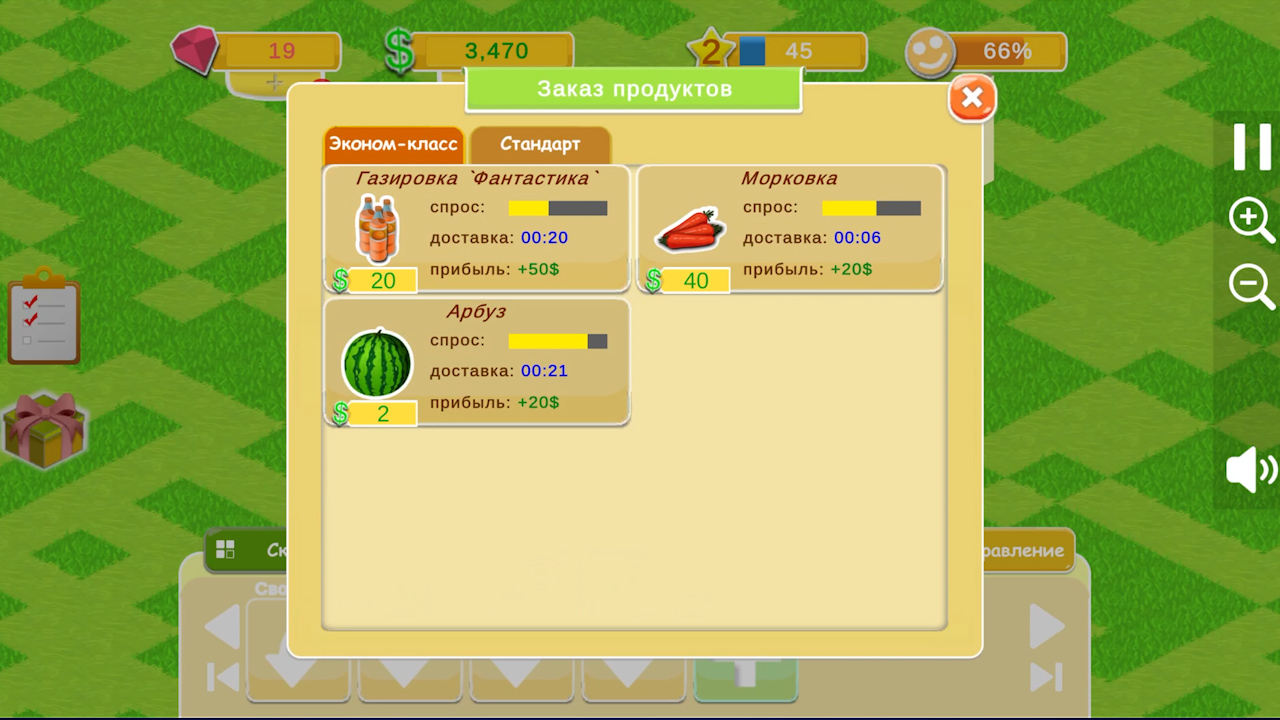Select the Эконом-класс tab
The height and width of the screenshot is (720, 1280).
tap(393, 144)
